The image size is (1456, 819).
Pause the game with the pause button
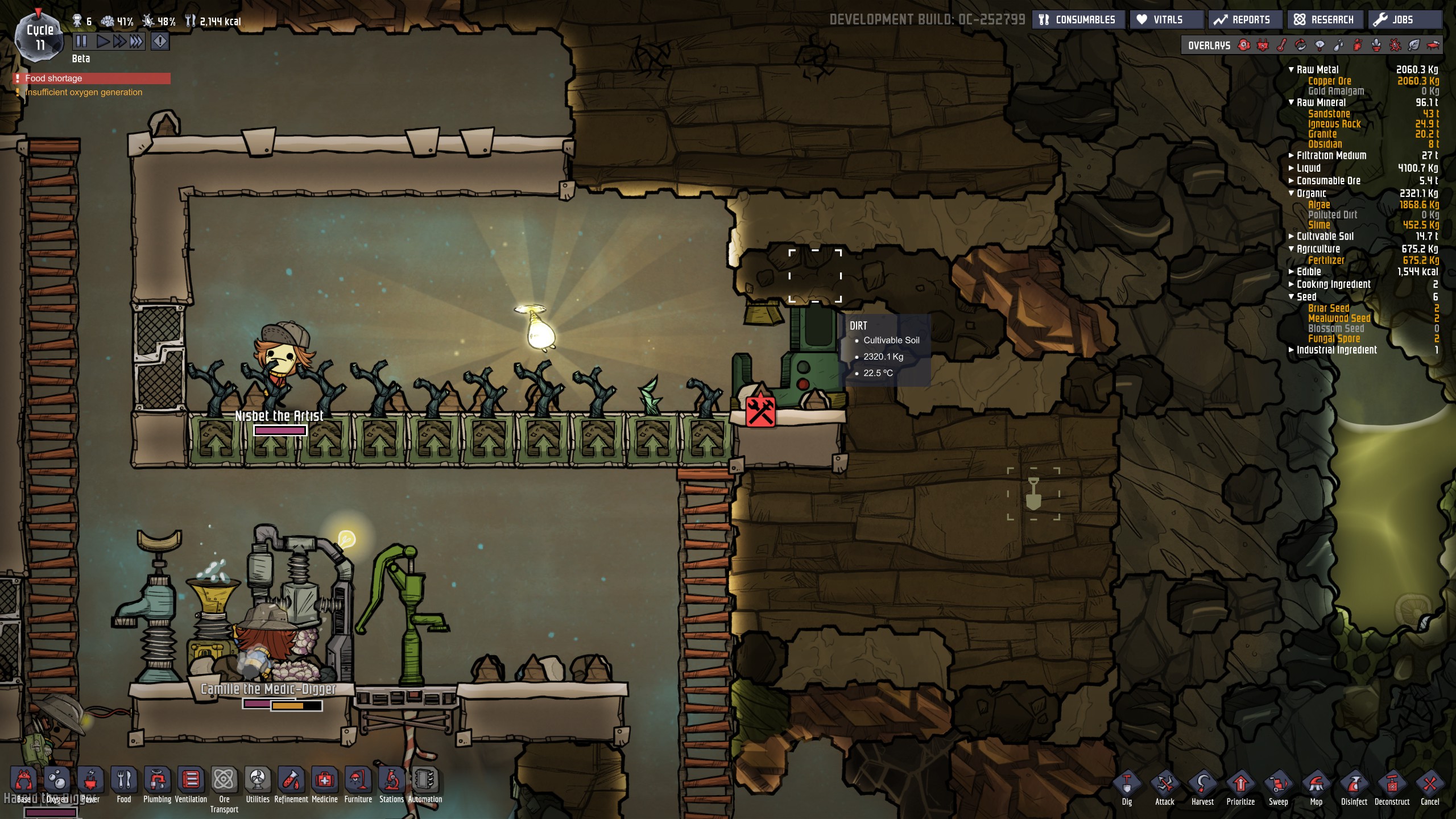pyautogui.click(x=81, y=41)
